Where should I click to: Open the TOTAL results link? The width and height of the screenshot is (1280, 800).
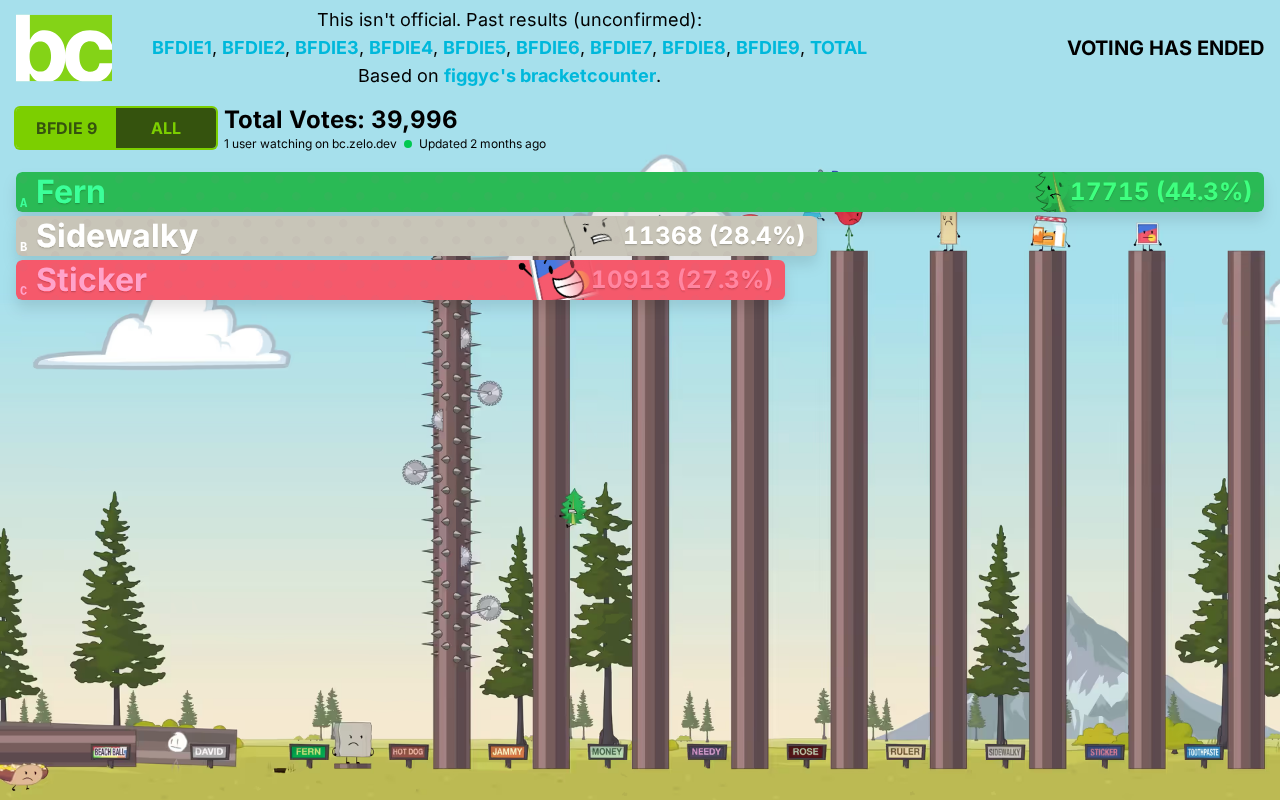tap(838, 48)
